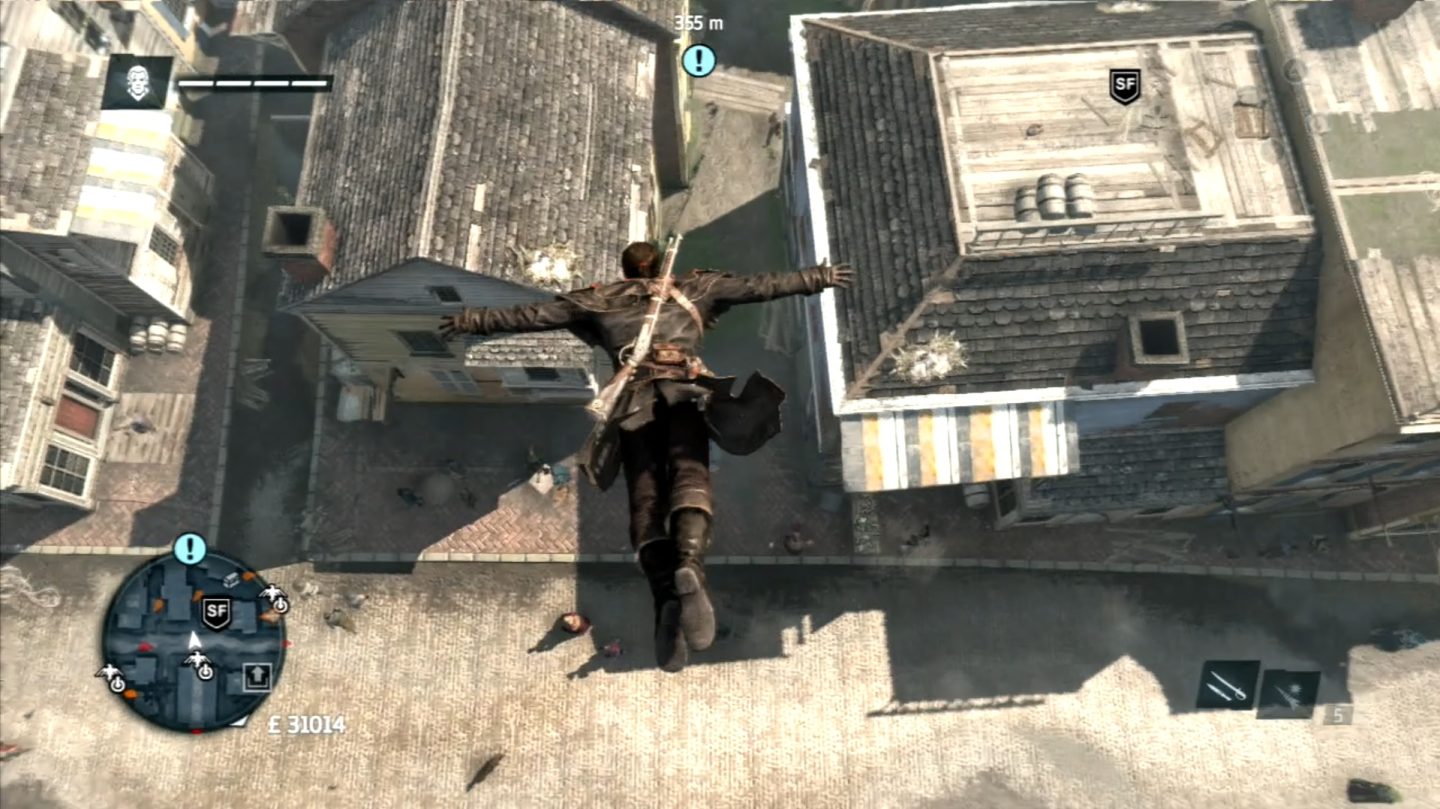Click the left viewpoint eagle icon on the minimap

coord(109,671)
